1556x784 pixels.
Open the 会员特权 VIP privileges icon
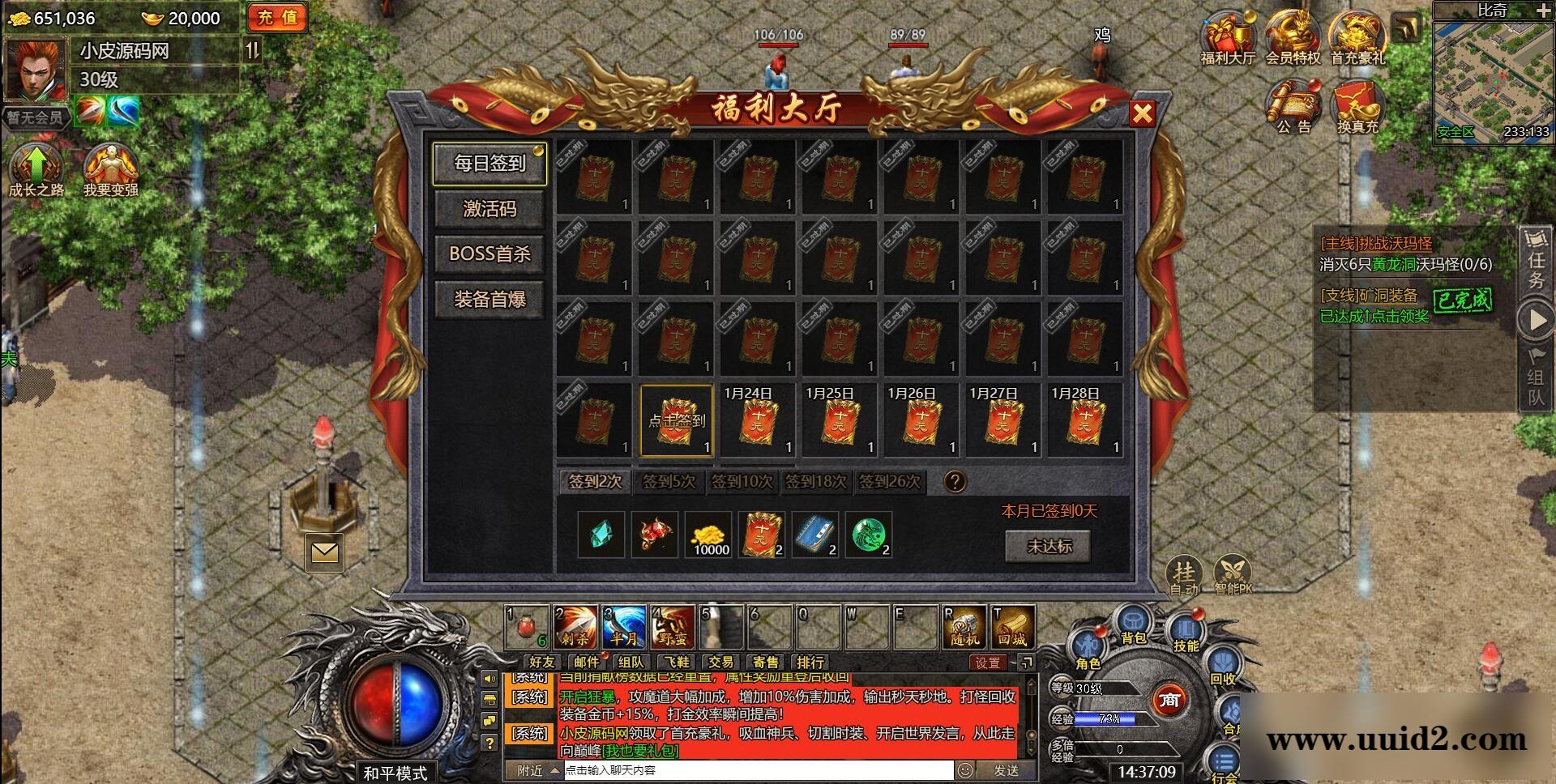[1293, 36]
